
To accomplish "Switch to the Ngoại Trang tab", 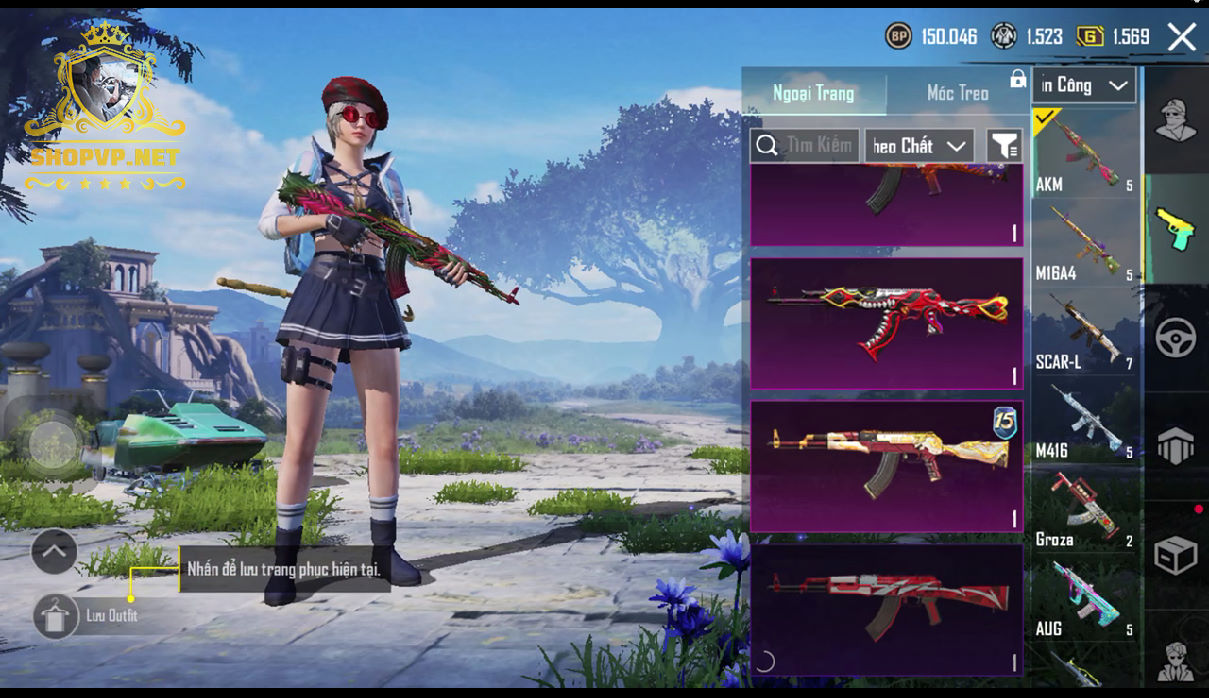I will [813, 93].
